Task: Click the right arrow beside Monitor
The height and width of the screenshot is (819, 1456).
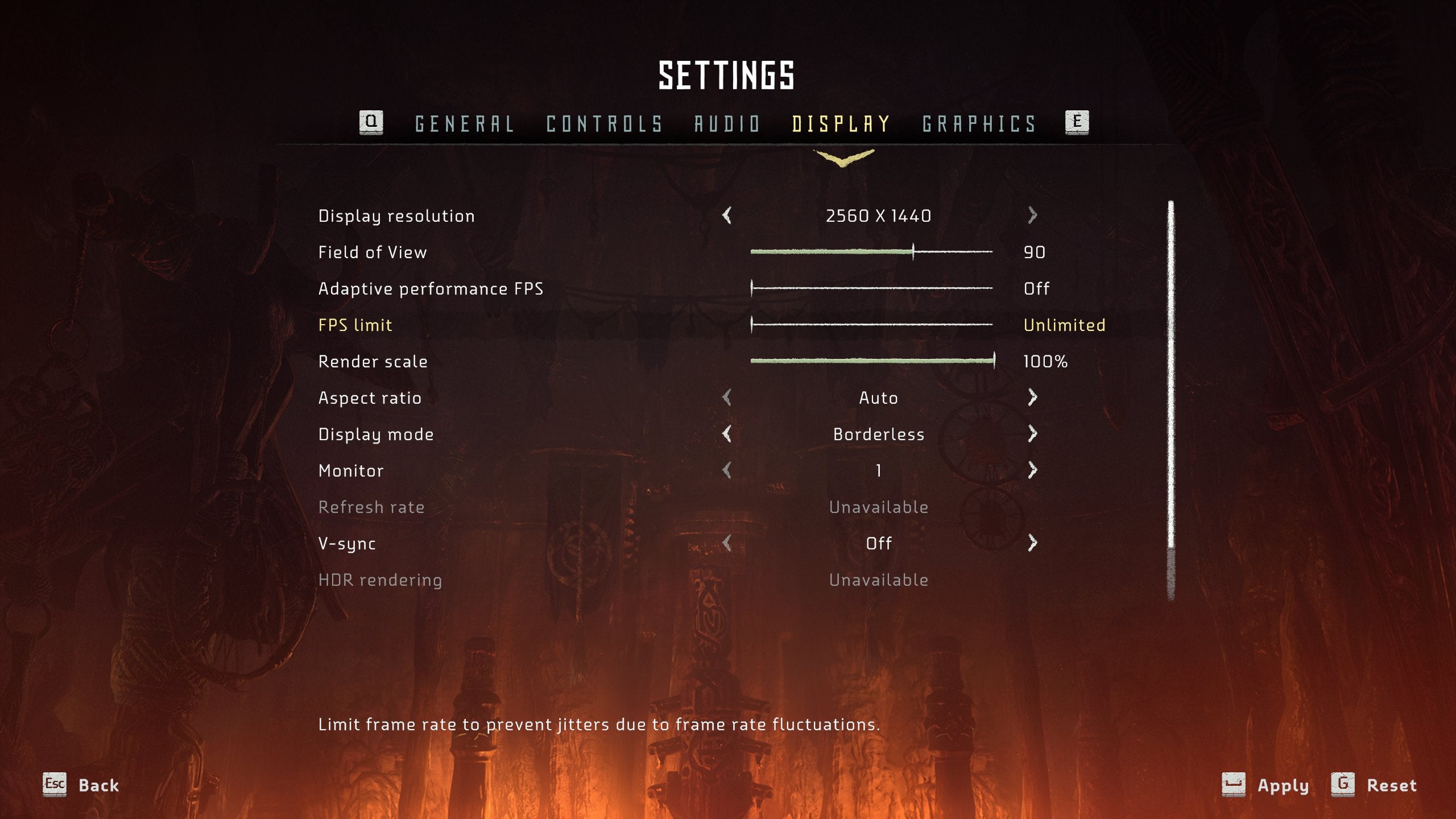Action: 1032,470
